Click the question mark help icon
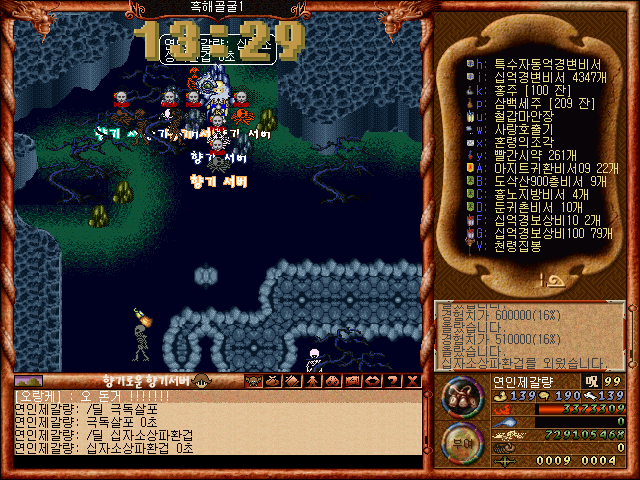 [393, 381]
